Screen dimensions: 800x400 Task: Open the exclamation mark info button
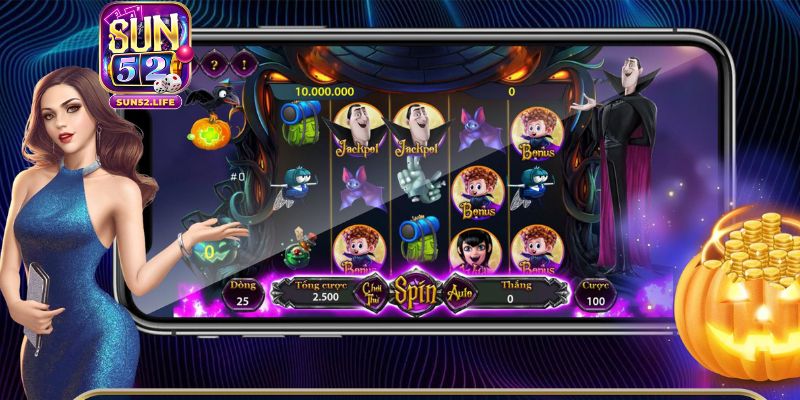[244, 61]
